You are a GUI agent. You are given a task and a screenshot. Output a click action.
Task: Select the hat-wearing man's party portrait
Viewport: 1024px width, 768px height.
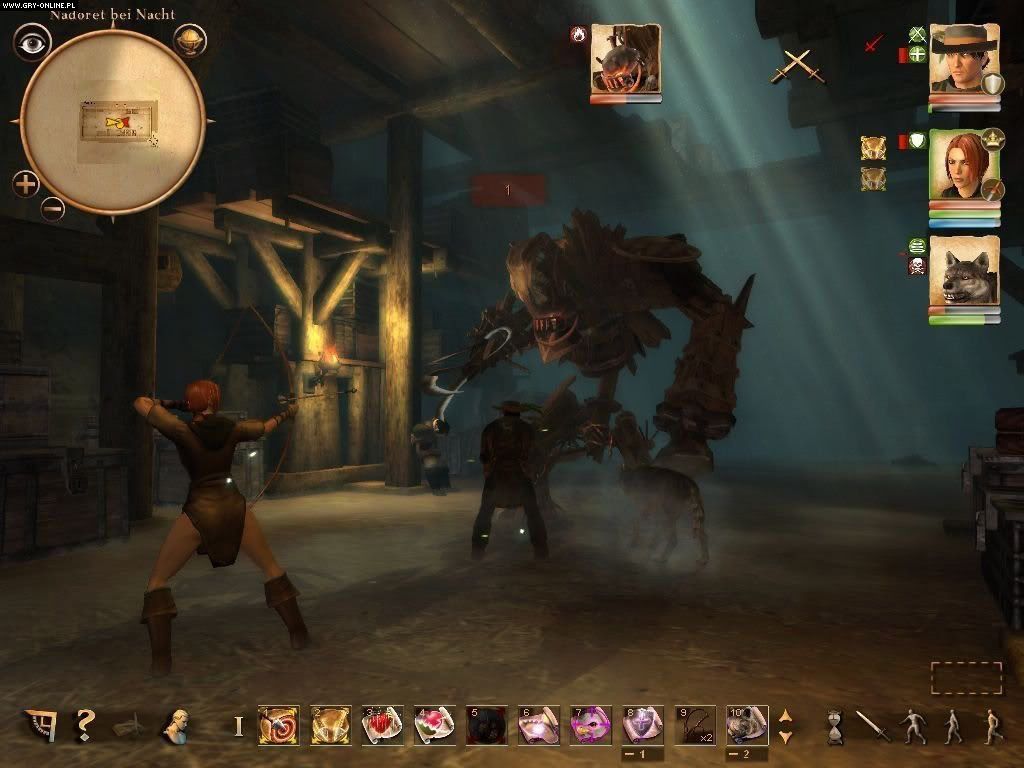(964, 59)
